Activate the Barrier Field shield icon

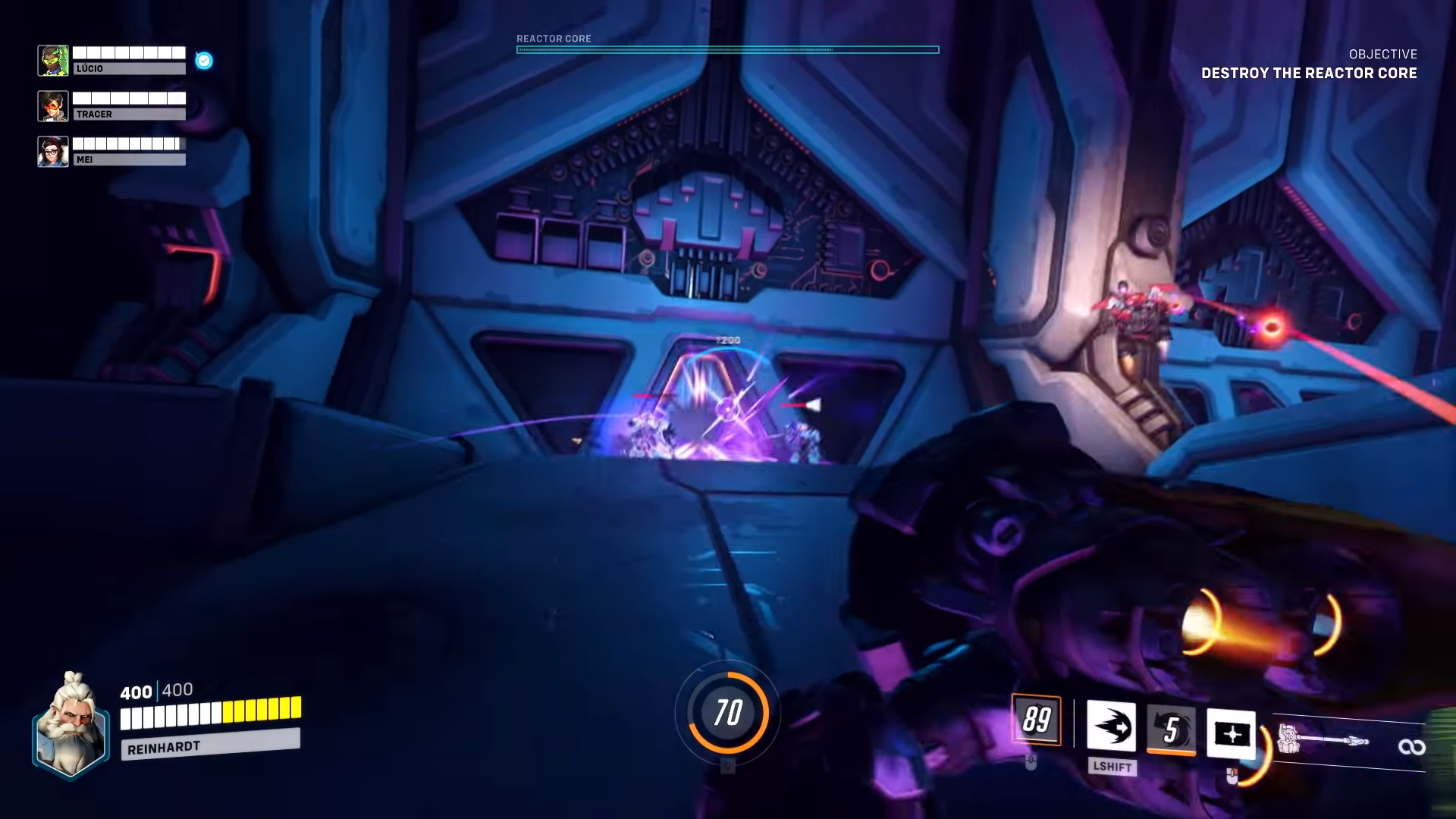click(1230, 733)
